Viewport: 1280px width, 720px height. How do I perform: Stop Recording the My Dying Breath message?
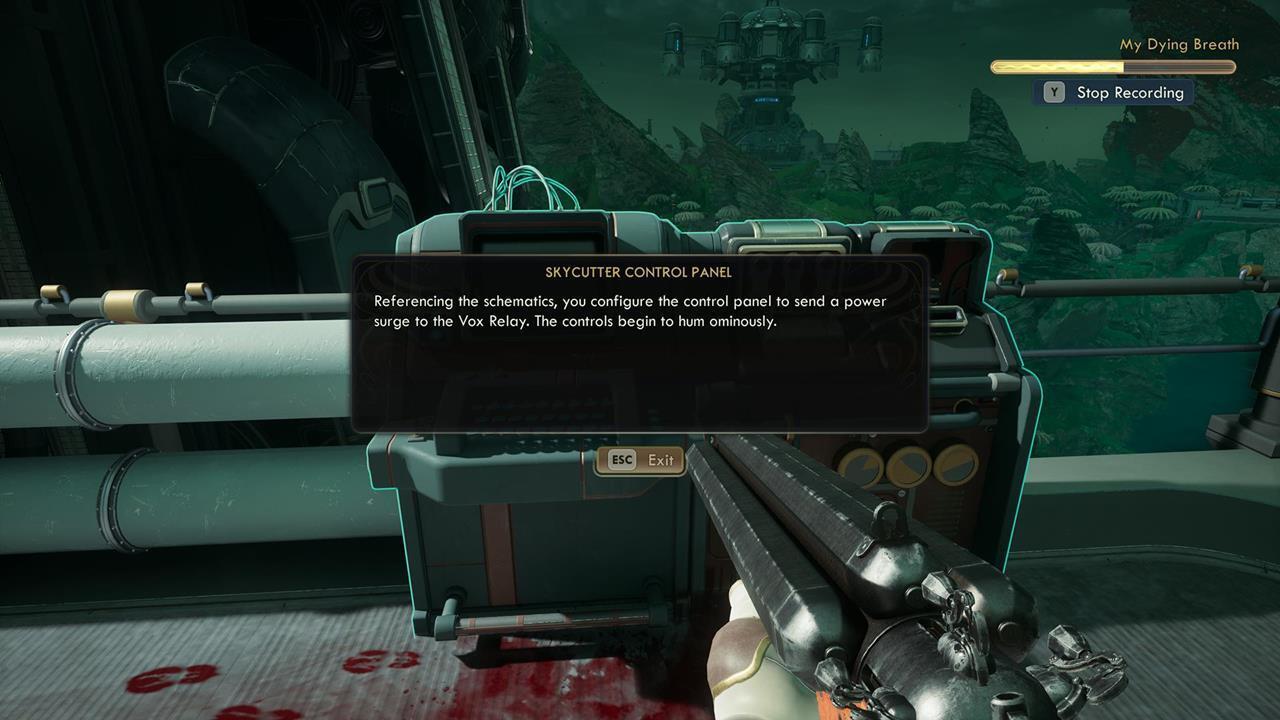point(1115,93)
